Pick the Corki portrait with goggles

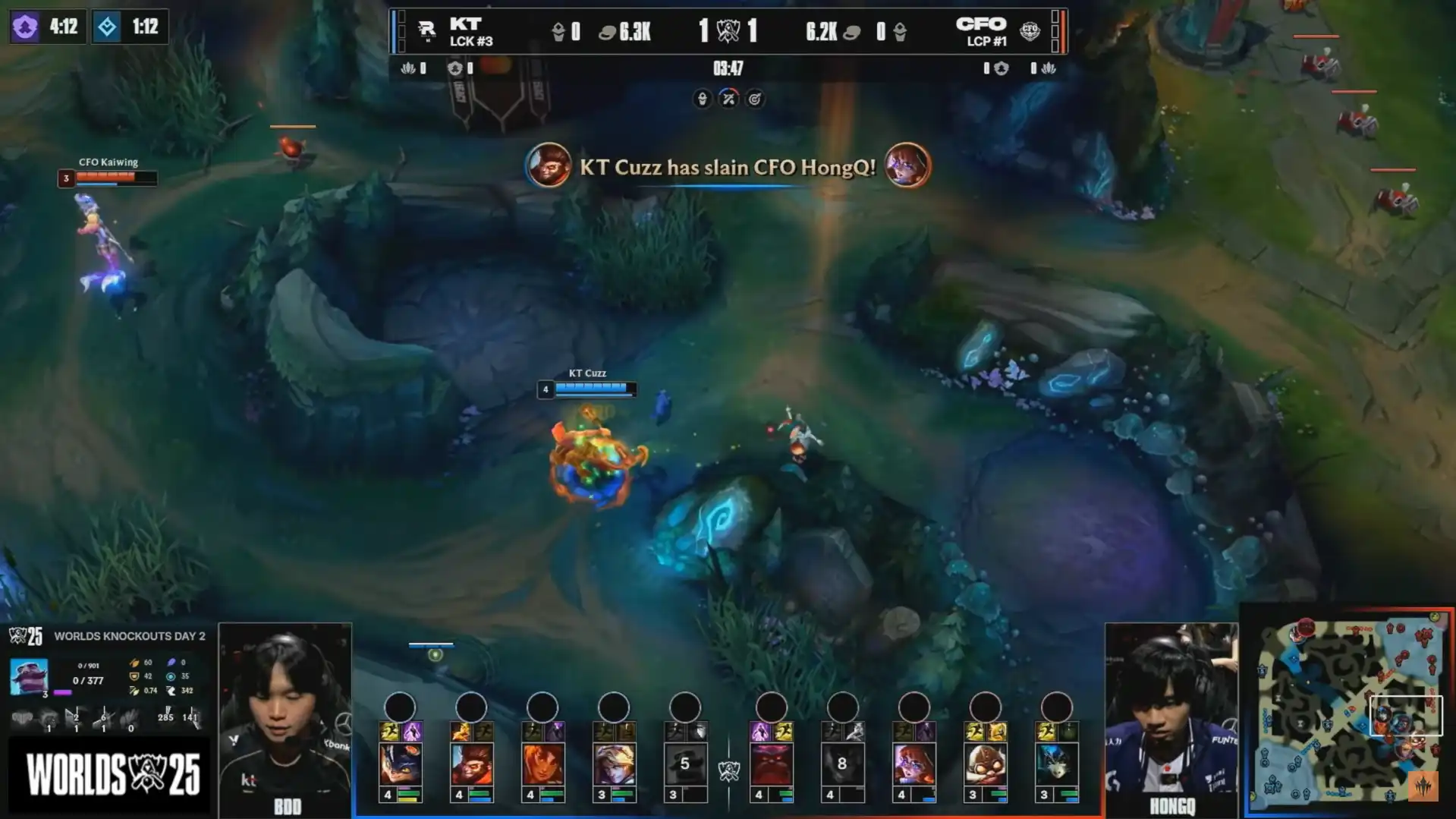(x=985, y=763)
